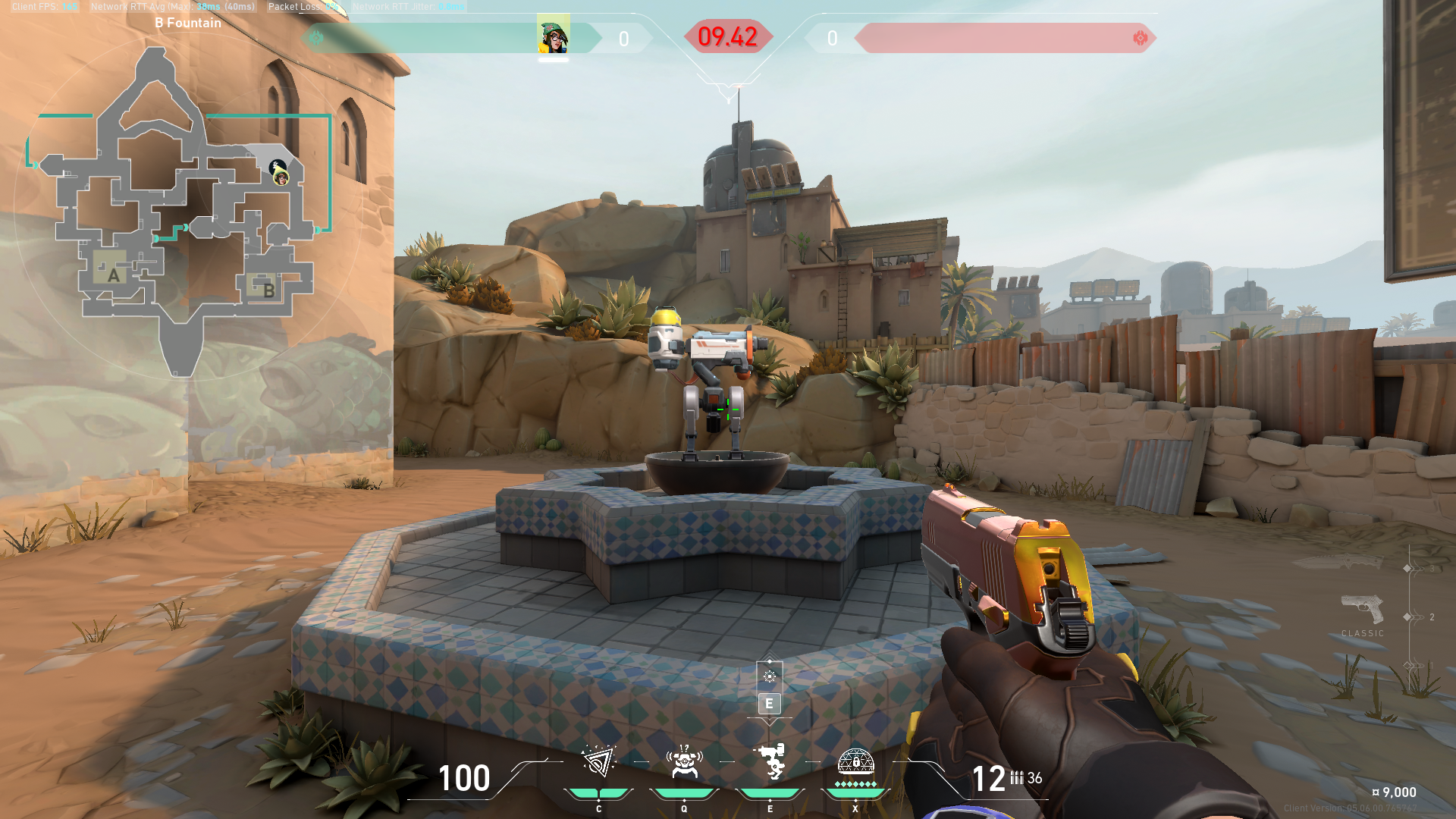The width and height of the screenshot is (1456, 819).
Task: Activate the Nanoswarm grenade ability icon
Action: point(598,762)
